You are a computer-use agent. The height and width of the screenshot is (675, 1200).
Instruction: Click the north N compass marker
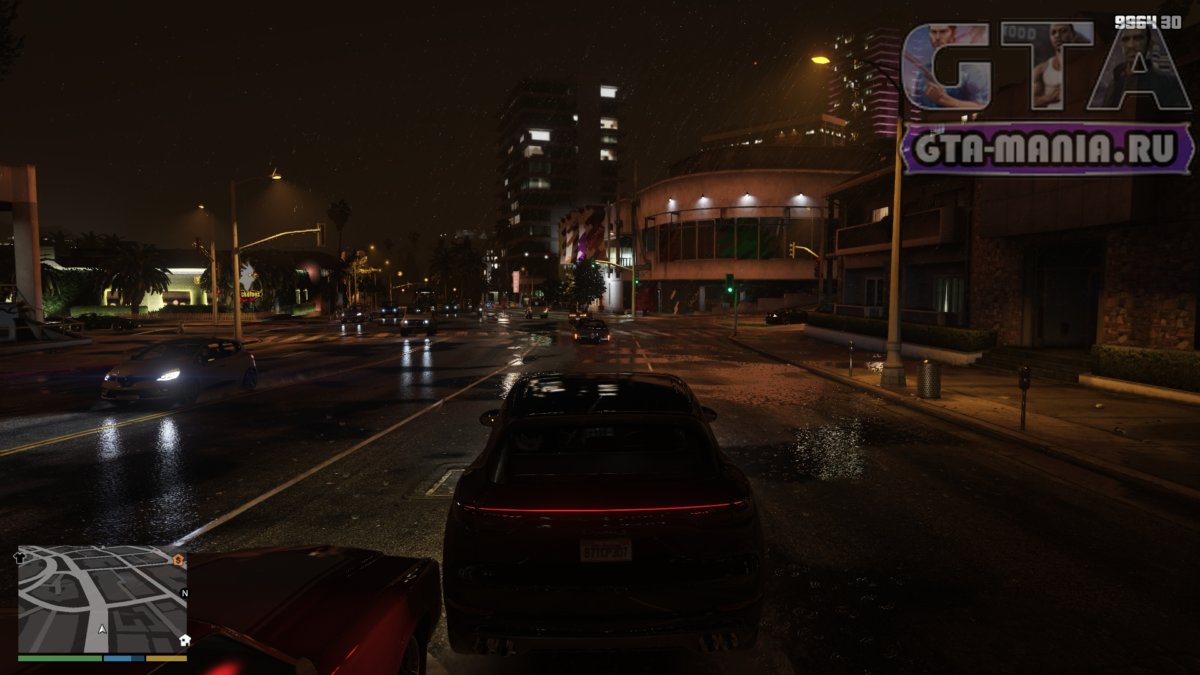(x=184, y=593)
